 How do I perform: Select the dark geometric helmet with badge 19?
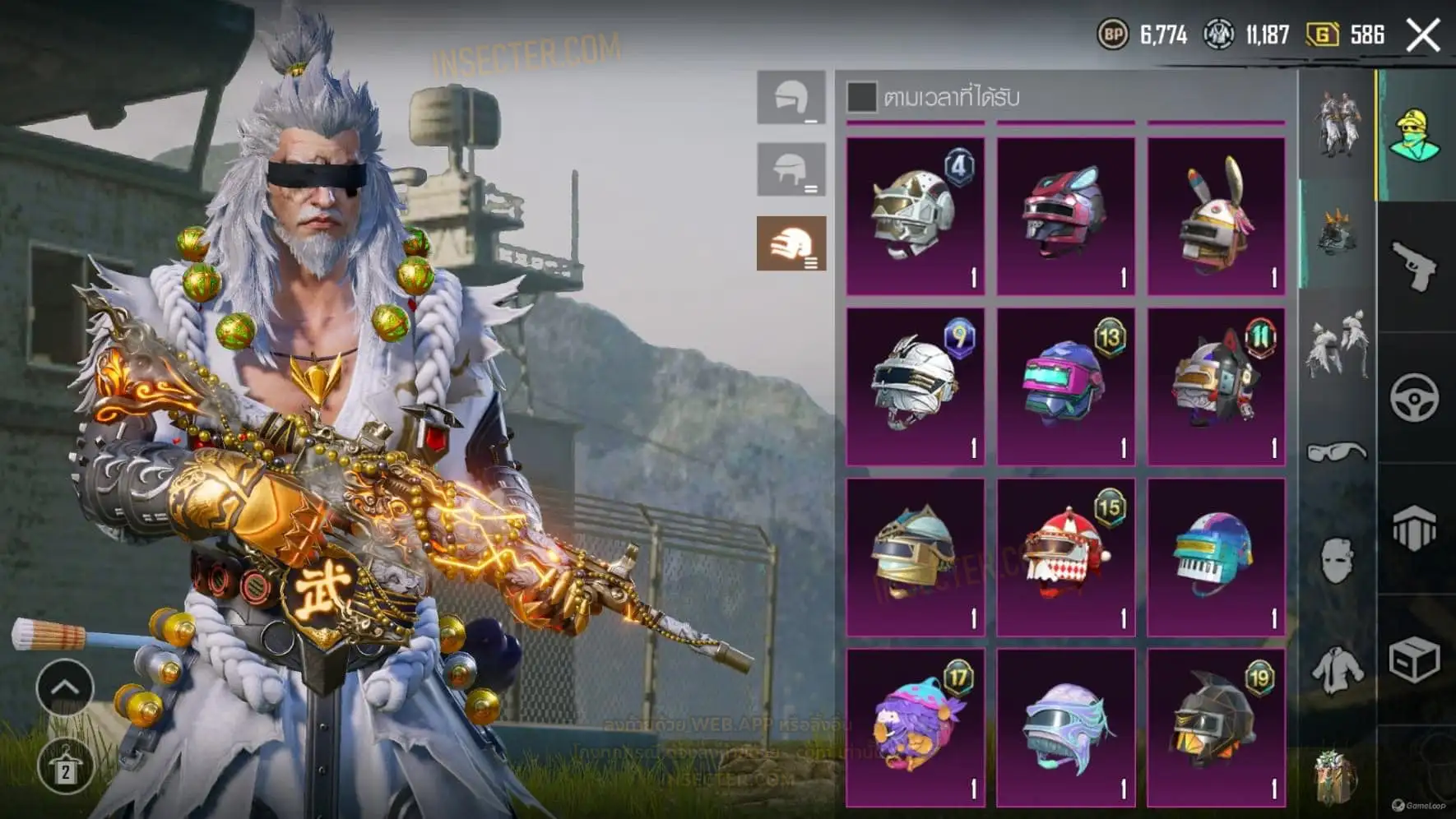pos(1216,727)
